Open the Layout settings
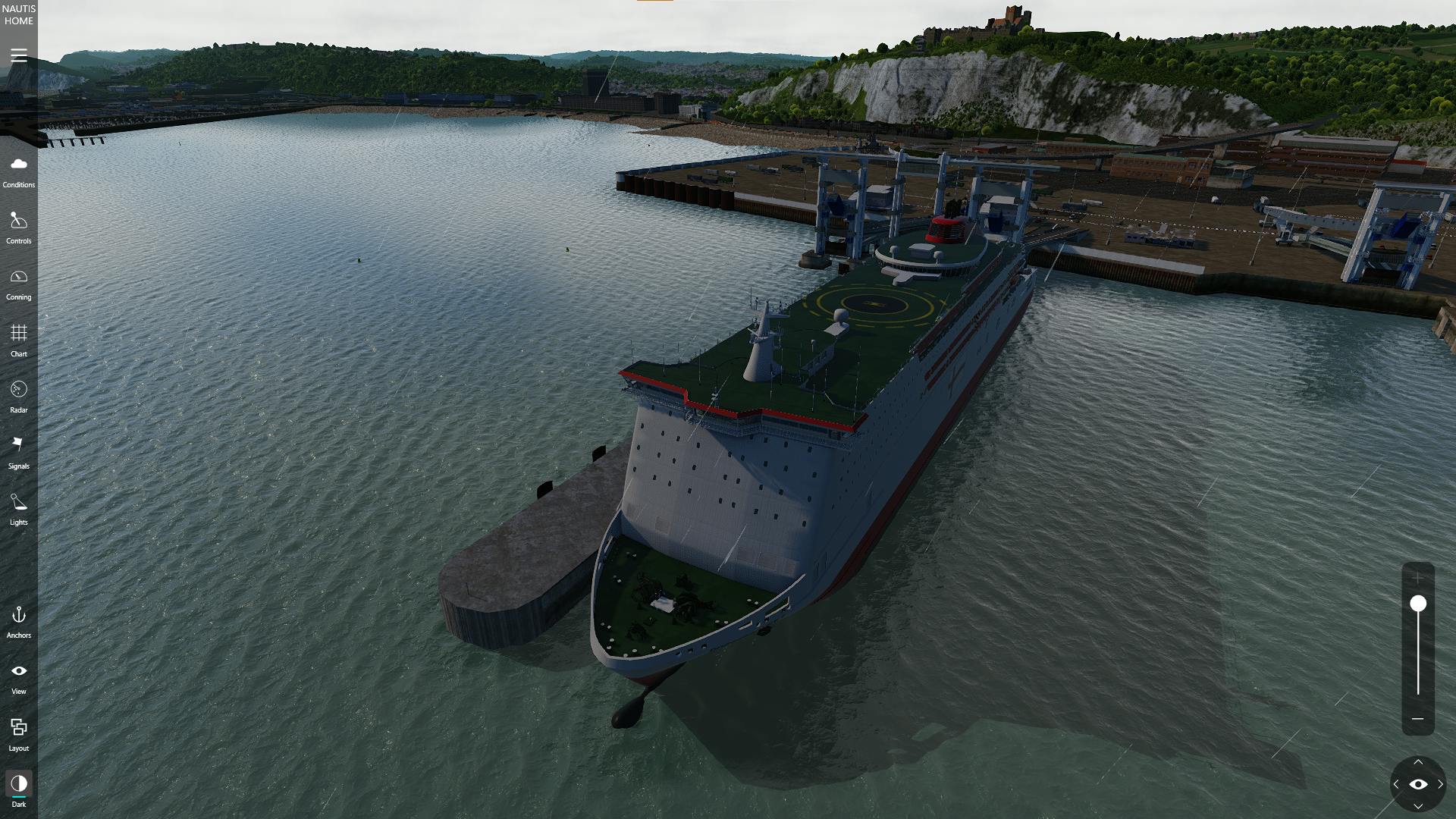Image resolution: width=1456 pixels, height=819 pixels. coord(19,734)
